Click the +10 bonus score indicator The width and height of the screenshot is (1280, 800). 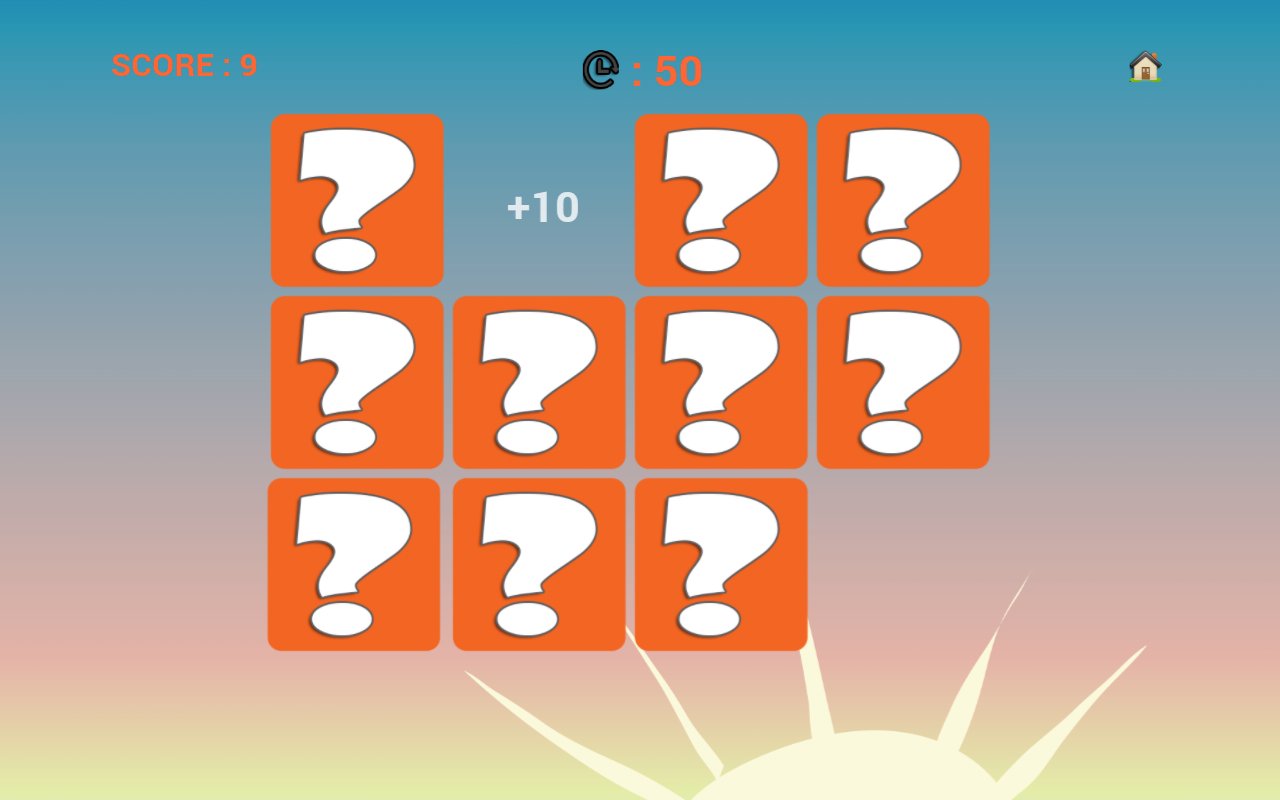tap(541, 207)
